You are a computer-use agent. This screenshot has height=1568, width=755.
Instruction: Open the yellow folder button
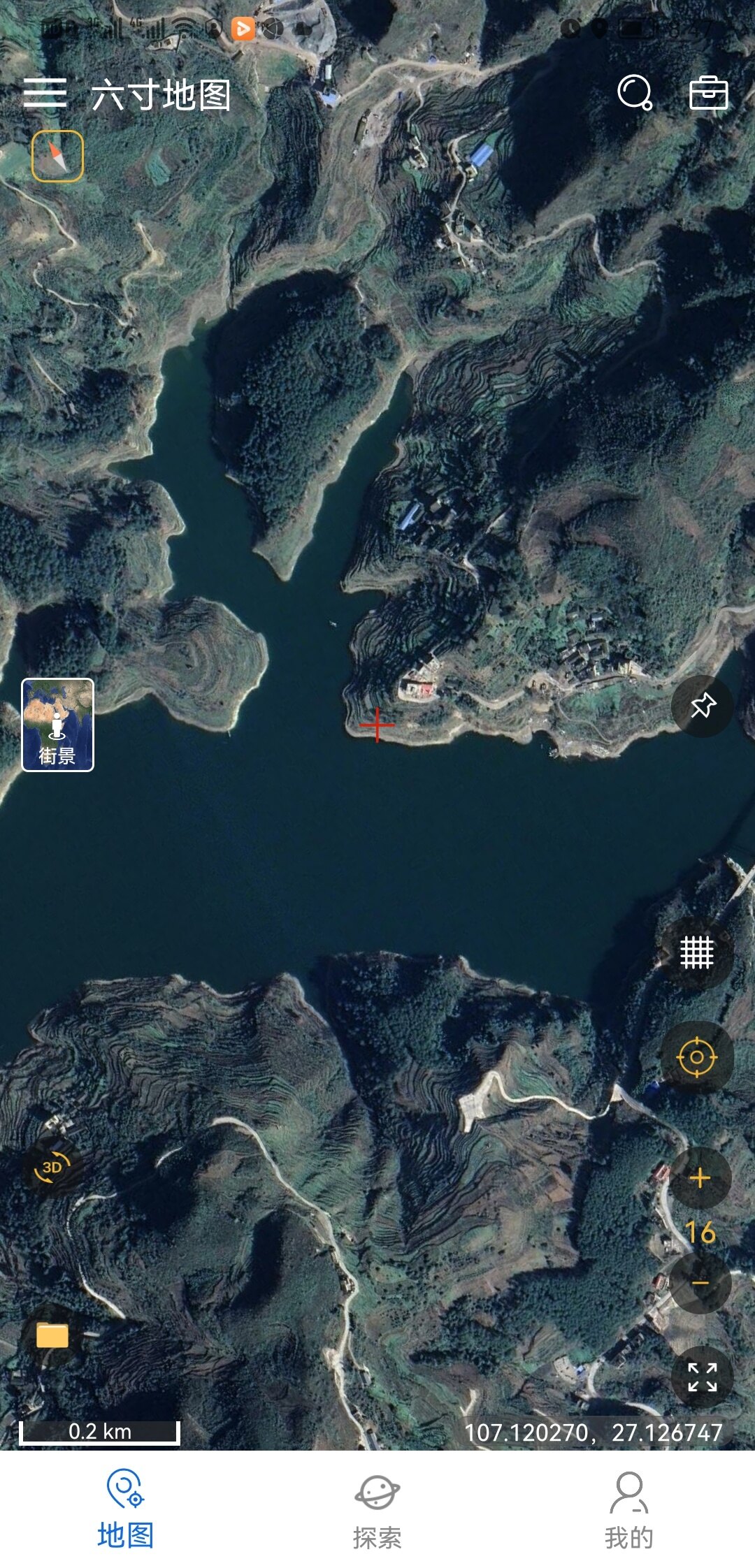(x=52, y=1335)
